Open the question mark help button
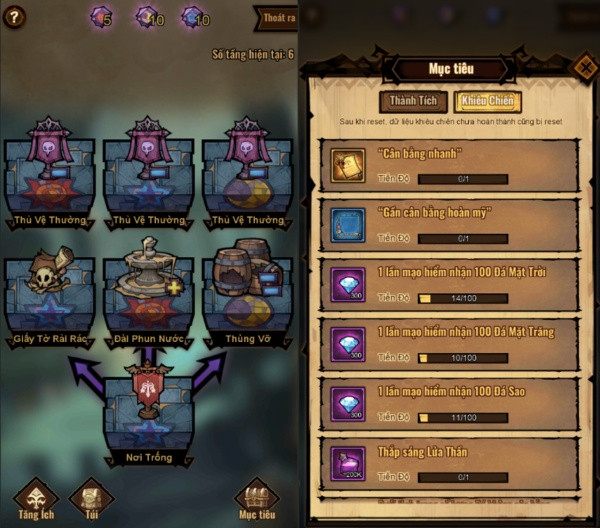The width and height of the screenshot is (600, 528). 14,16
